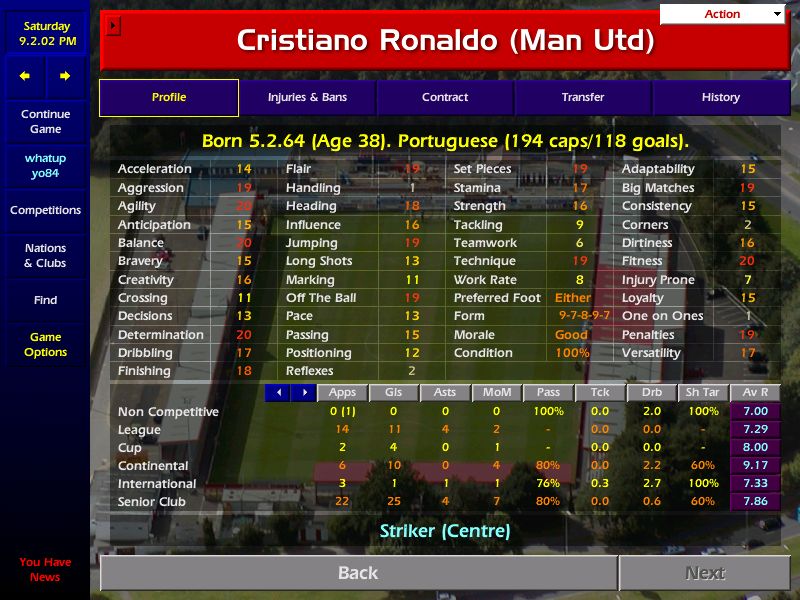Open the Action dropdown menu
The image size is (800, 600).
(722, 14)
